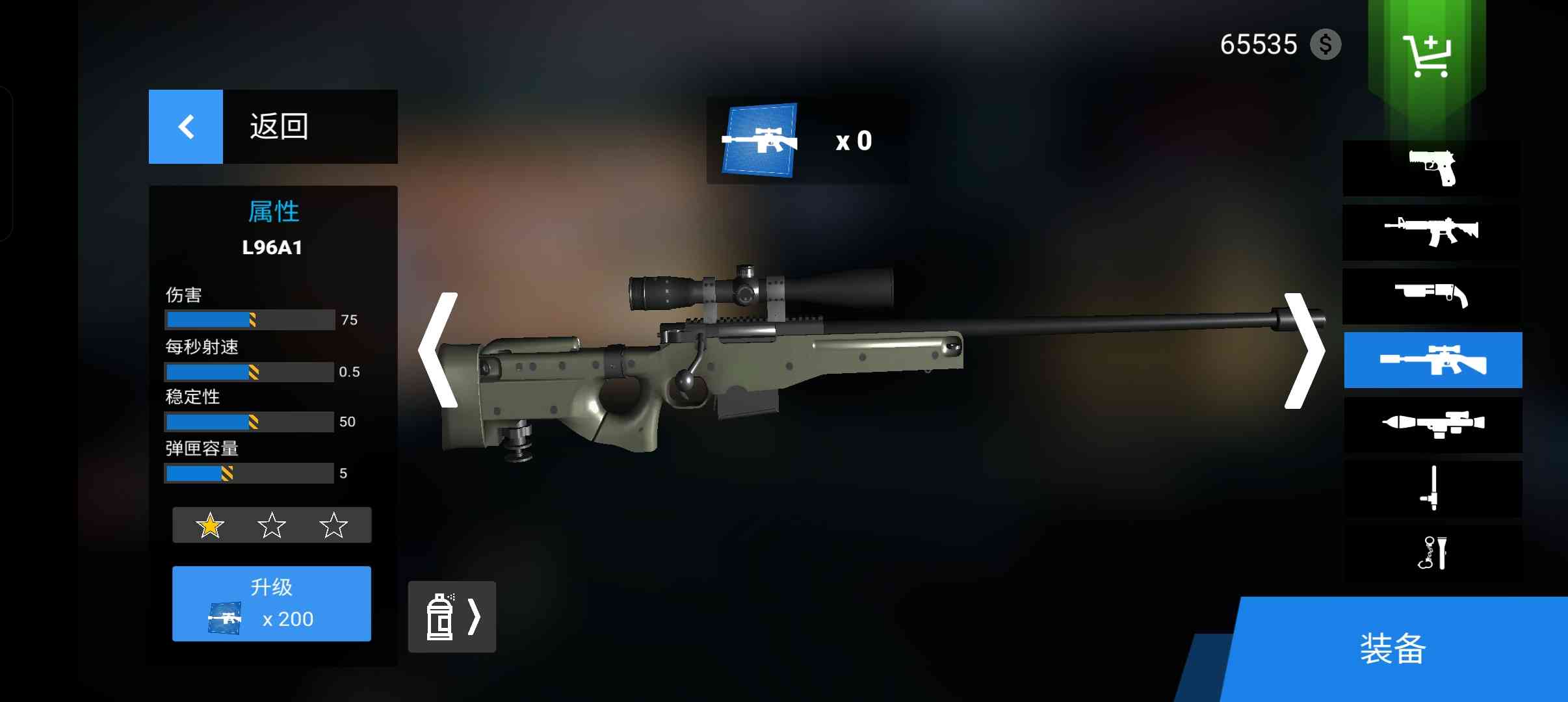Click the dollar coin currency icon
Image resolution: width=1568 pixels, height=702 pixels.
pyautogui.click(x=1326, y=45)
